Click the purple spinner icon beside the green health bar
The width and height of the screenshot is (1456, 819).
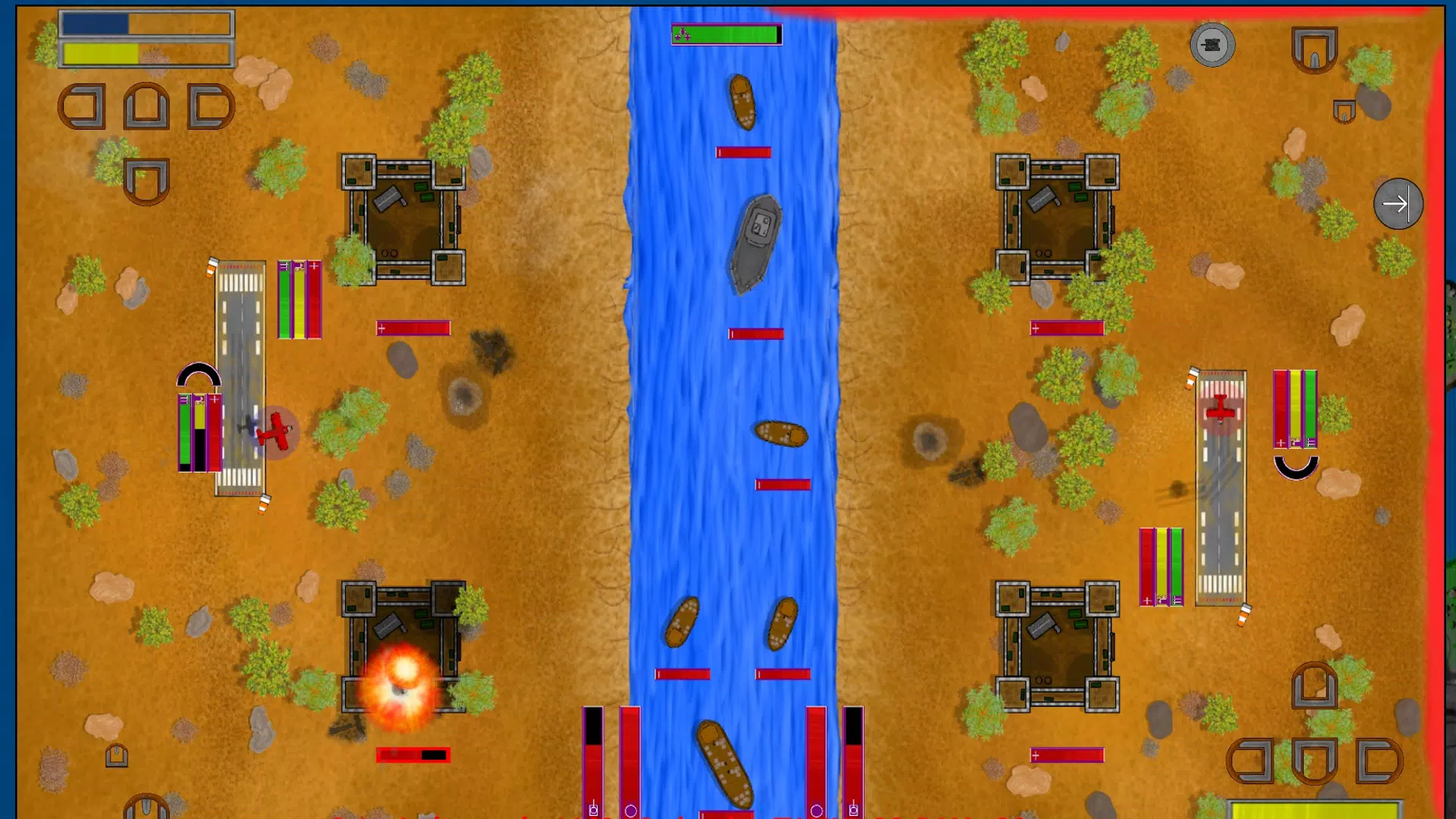point(682,33)
